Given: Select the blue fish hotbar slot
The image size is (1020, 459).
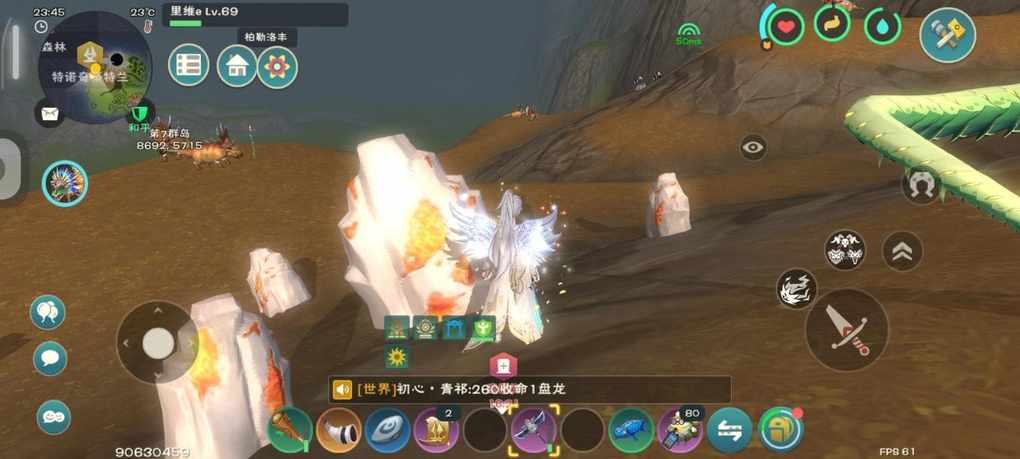Looking at the screenshot, I should pyautogui.click(x=631, y=430).
